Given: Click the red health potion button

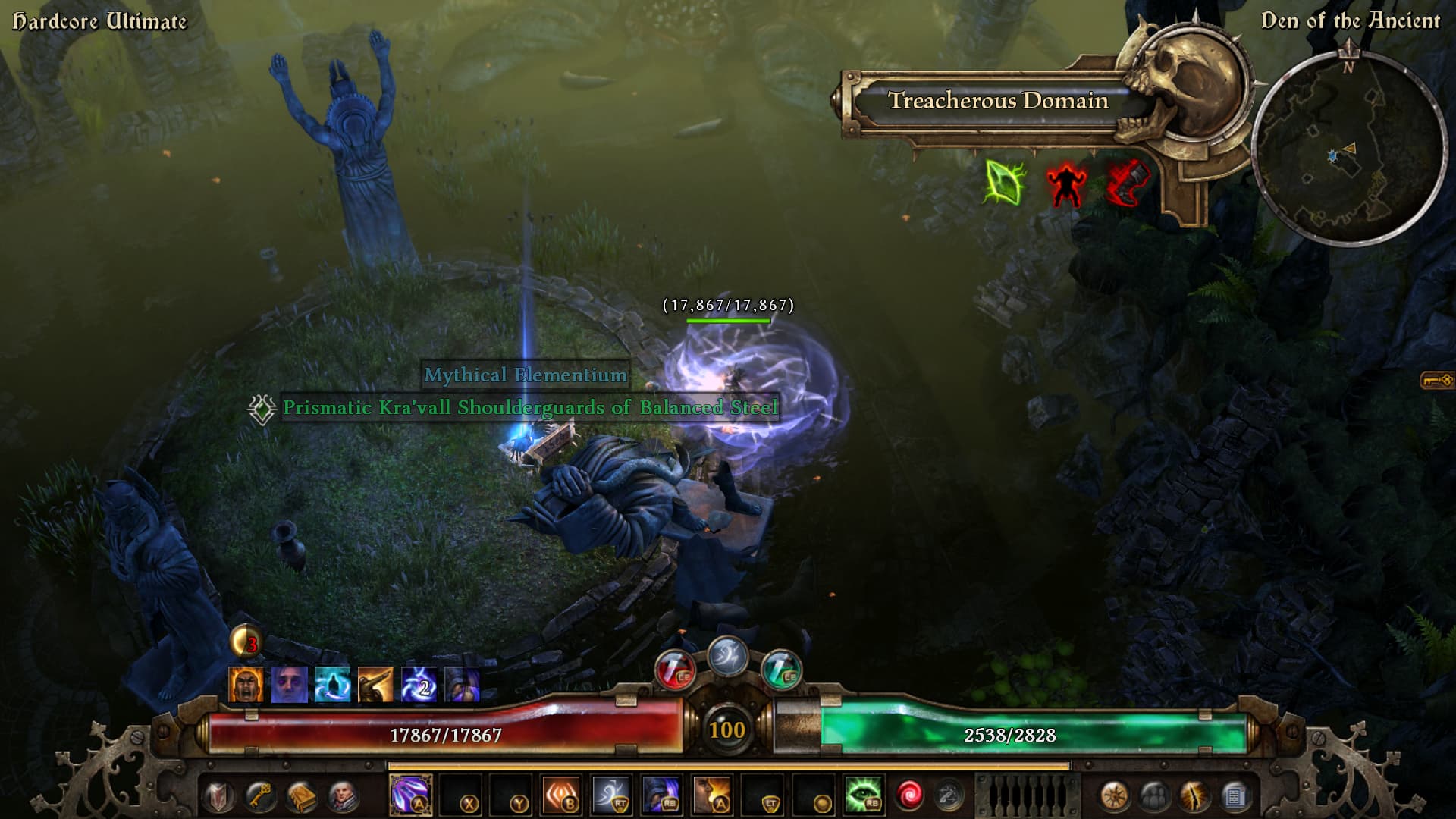Looking at the screenshot, I should [674, 670].
